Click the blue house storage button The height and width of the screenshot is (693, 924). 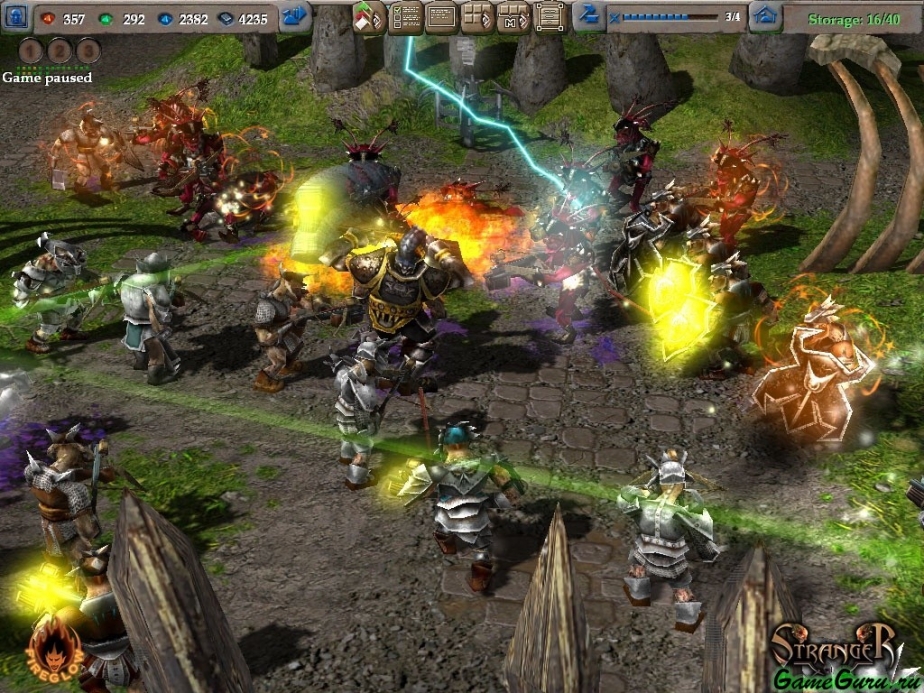click(766, 17)
